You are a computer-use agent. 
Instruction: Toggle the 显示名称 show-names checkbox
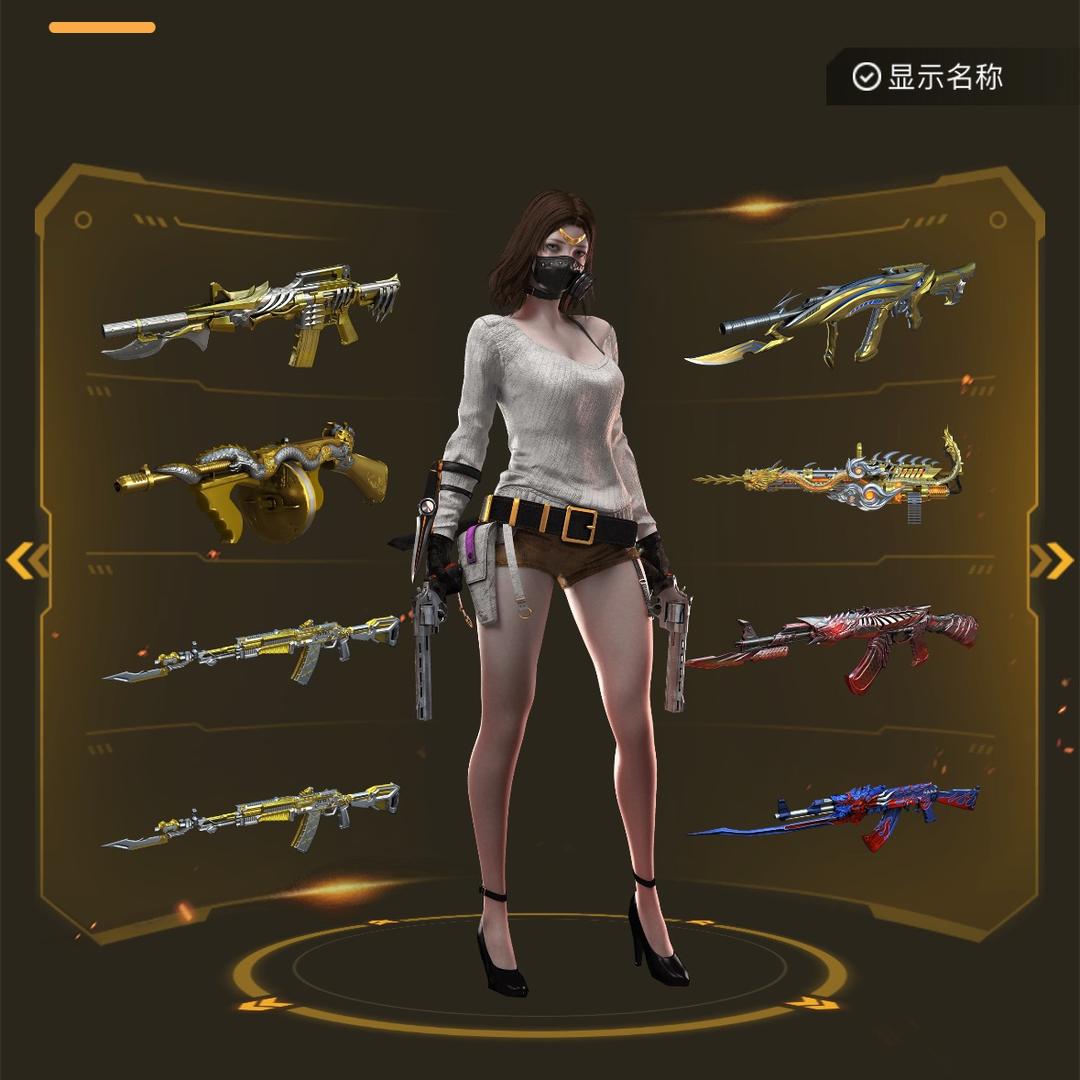click(x=866, y=77)
